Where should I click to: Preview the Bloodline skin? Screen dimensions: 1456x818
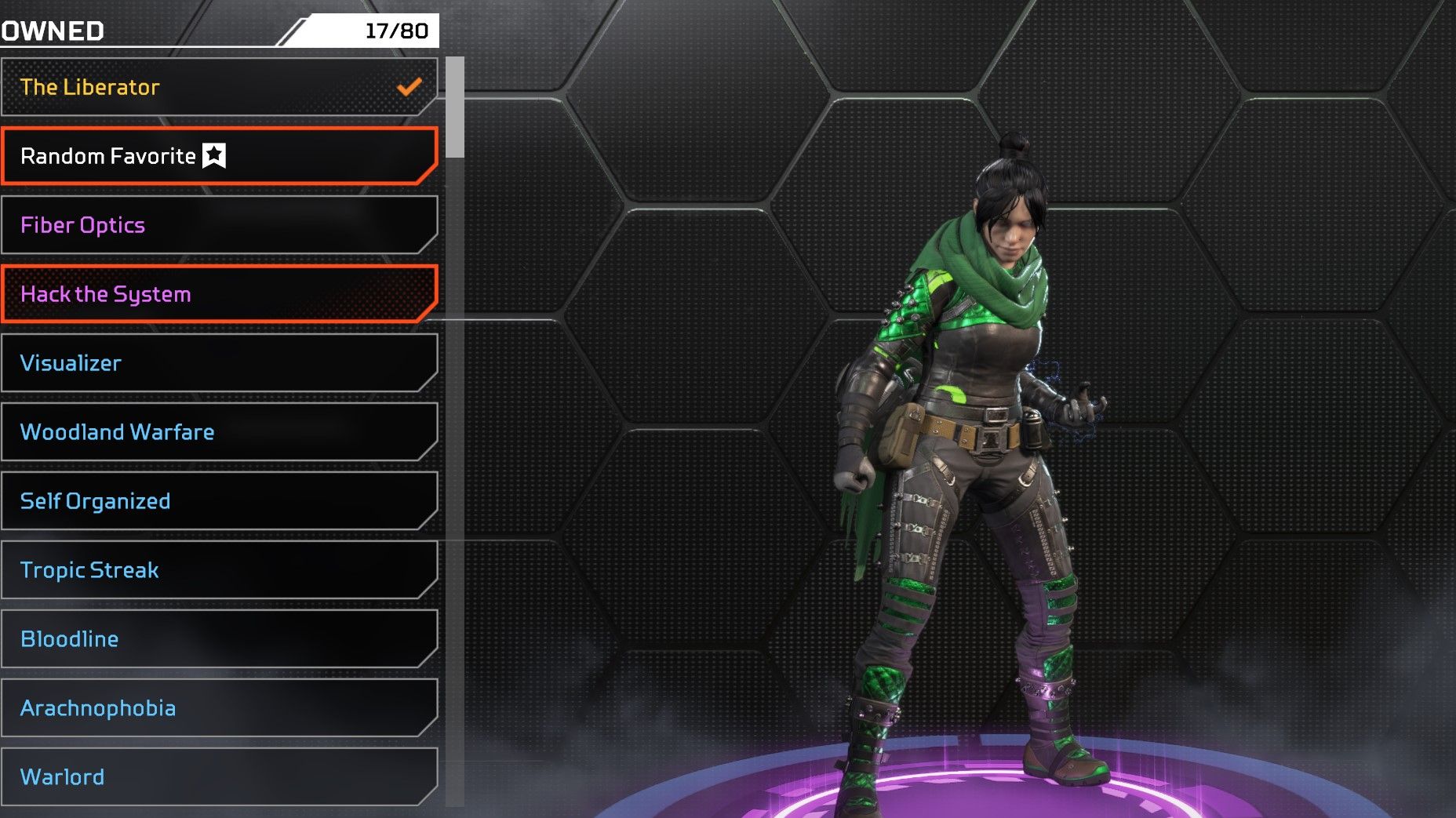(x=218, y=639)
